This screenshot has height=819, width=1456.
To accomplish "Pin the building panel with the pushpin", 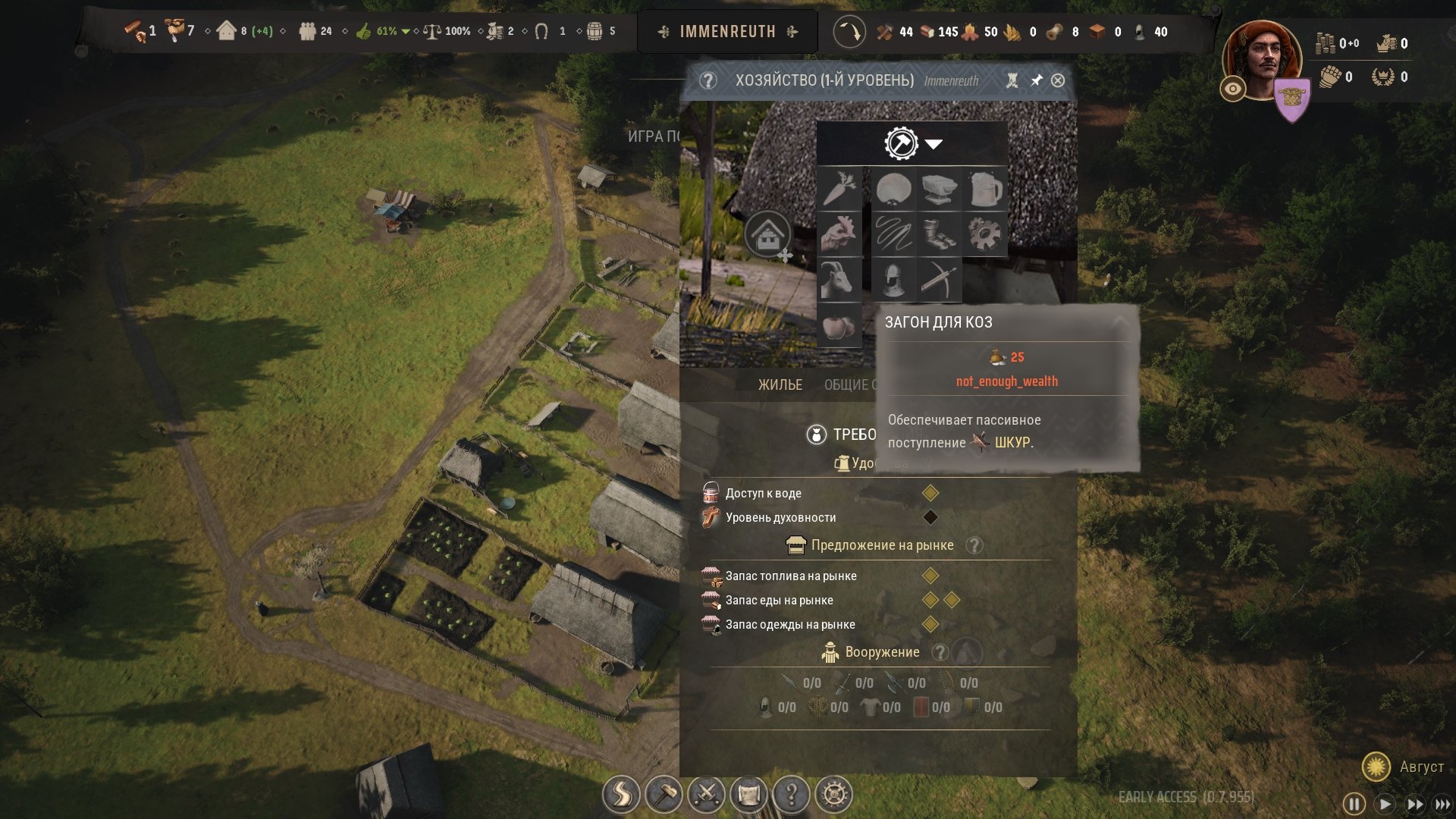I will (1036, 80).
